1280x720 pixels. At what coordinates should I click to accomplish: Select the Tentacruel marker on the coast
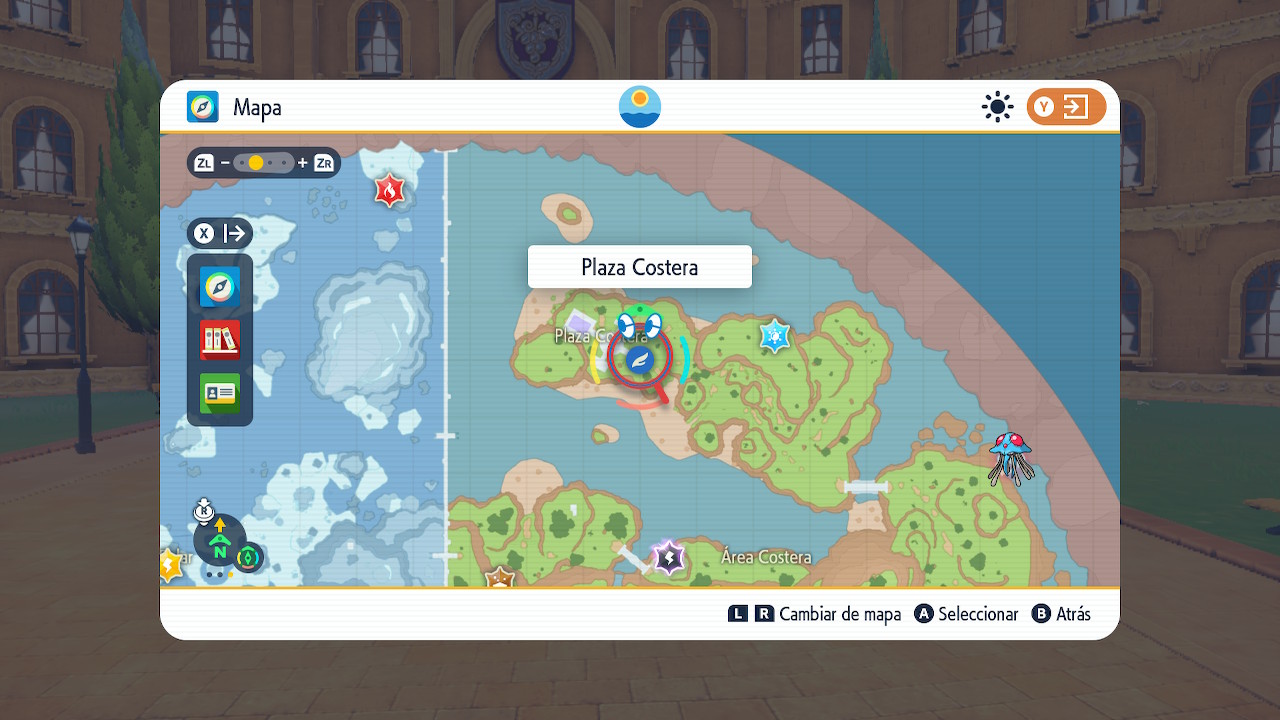pos(1010,458)
